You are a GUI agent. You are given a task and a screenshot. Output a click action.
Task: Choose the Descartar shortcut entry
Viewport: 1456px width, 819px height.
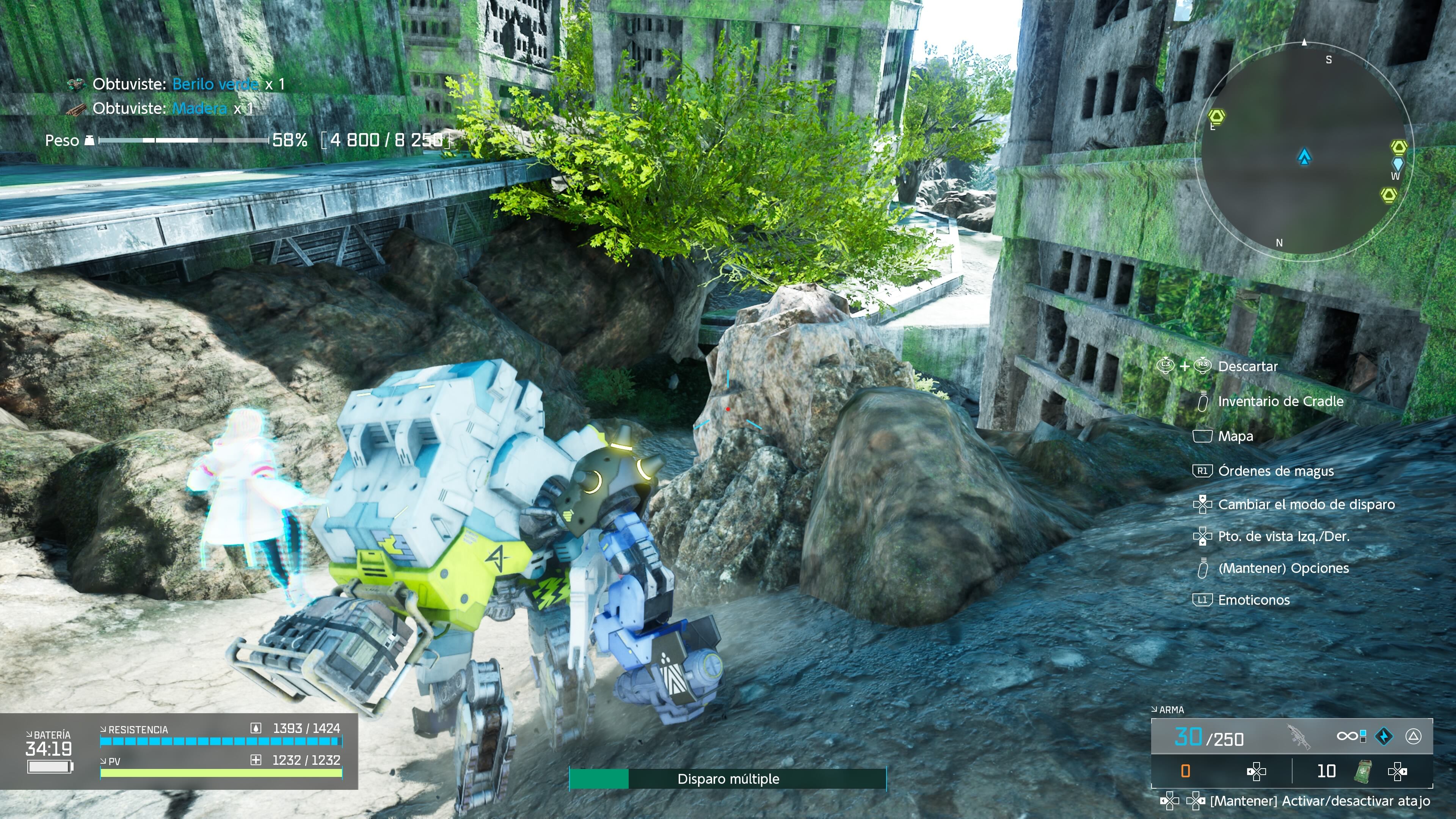point(1247,366)
